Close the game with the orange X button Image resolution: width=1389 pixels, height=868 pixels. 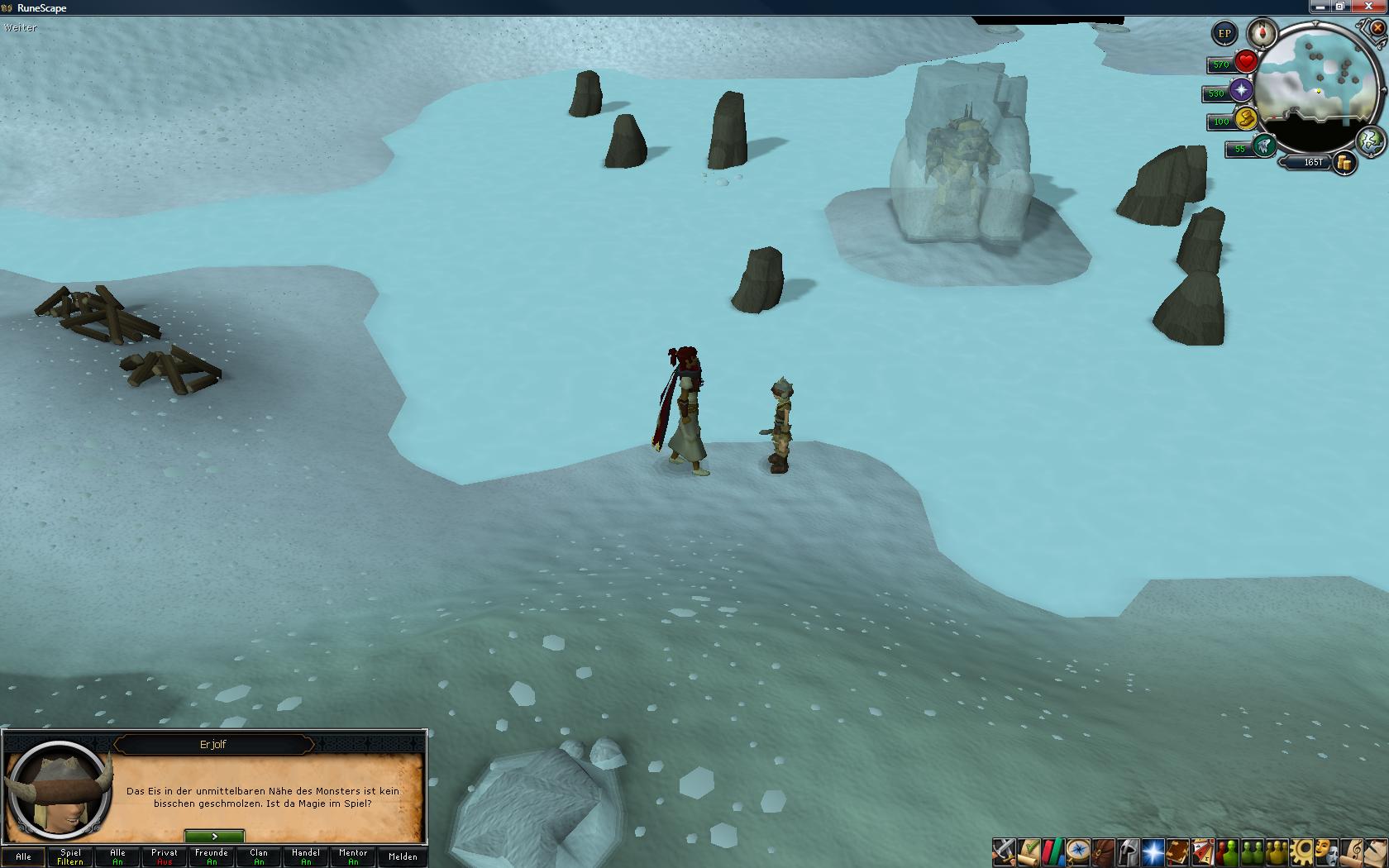click(1377, 27)
